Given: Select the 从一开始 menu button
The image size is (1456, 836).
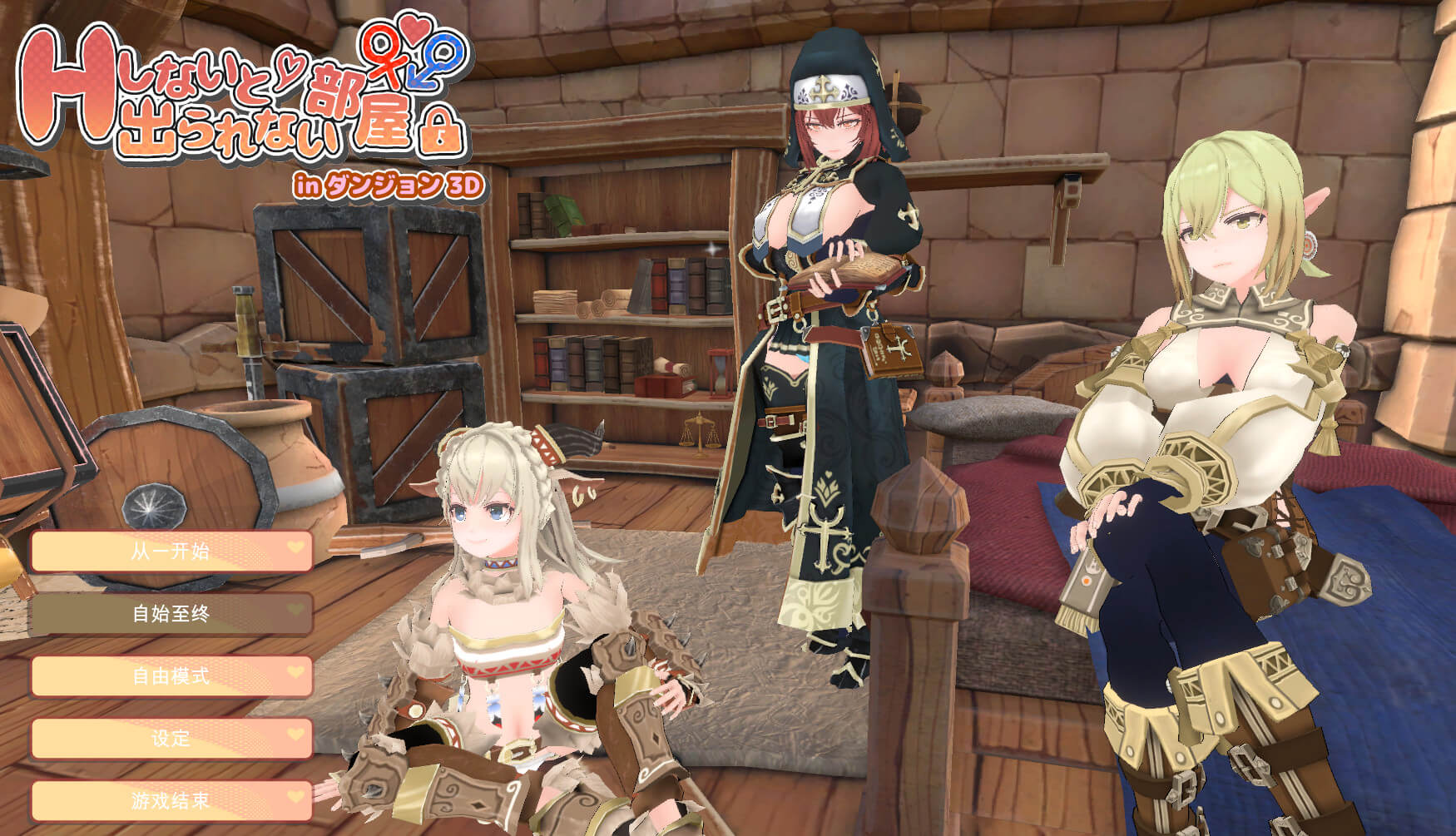Looking at the screenshot, I should coord(171,551).
